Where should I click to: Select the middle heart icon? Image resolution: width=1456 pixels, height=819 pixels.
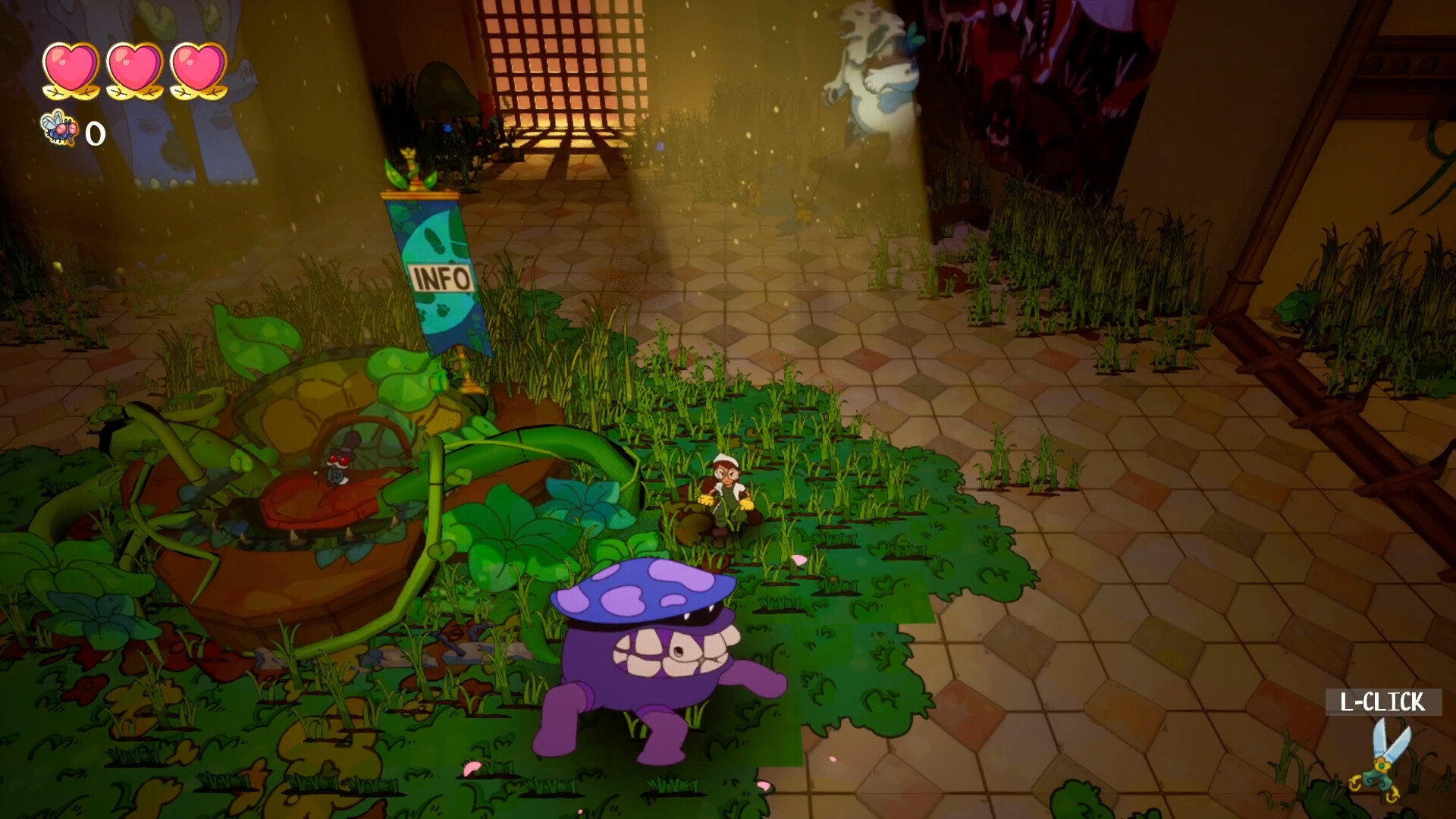pyautogui.click(x=133, y=68)
